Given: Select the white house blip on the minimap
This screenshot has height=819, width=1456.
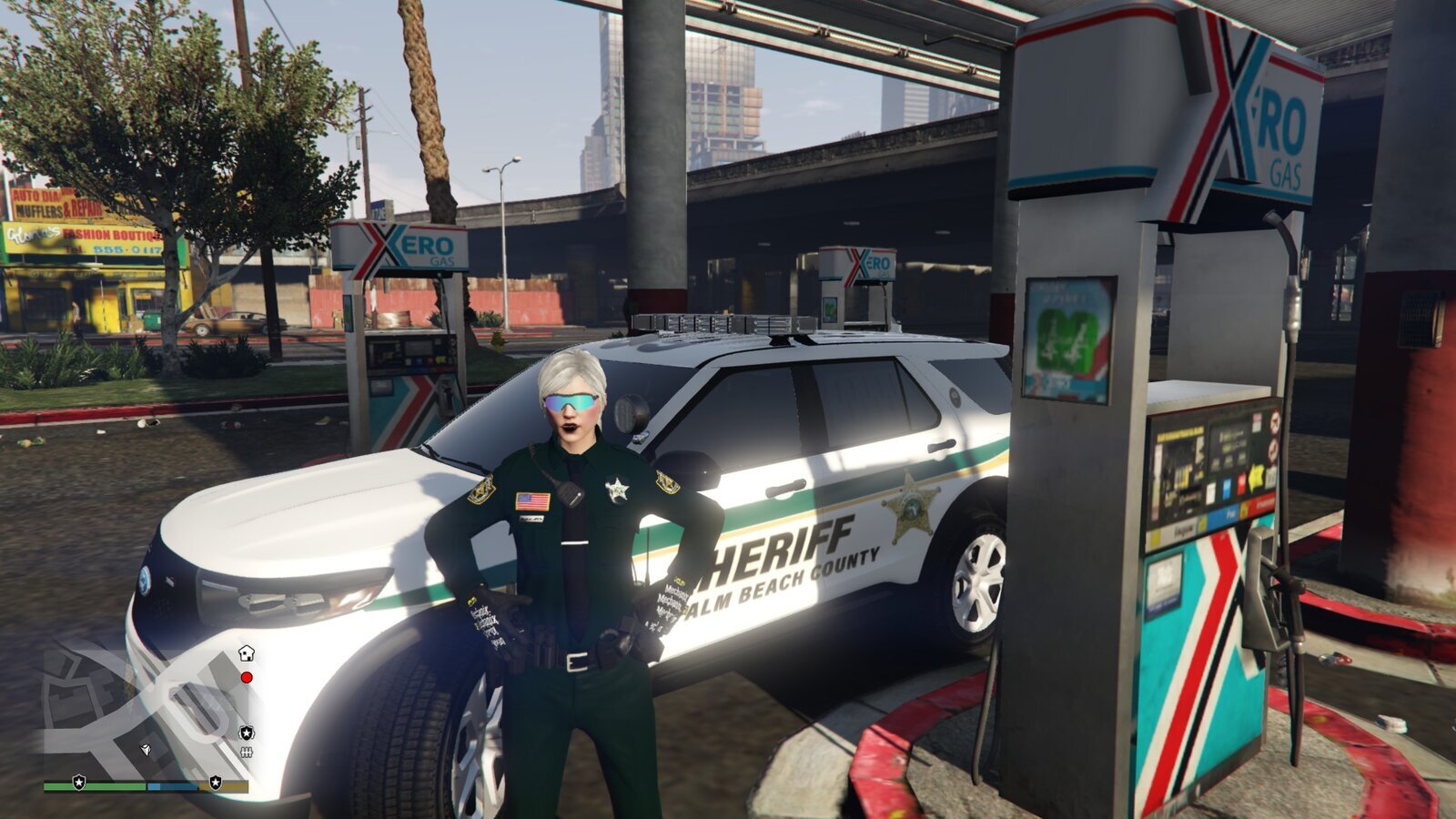Looking at the screenshot, I should [x=246, y=652].
